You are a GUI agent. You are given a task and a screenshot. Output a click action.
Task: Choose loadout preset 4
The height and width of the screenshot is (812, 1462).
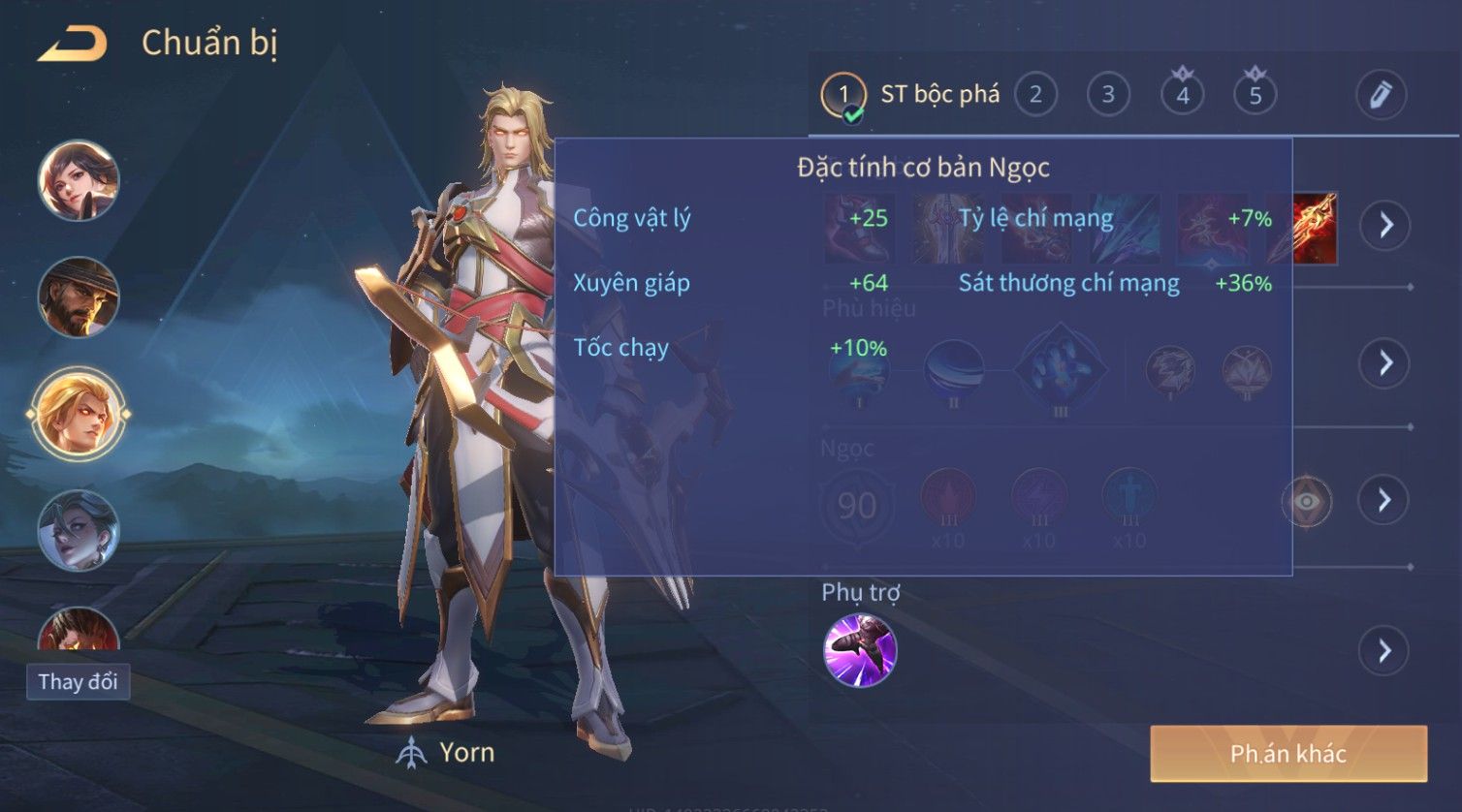[x=1182, y=95]
